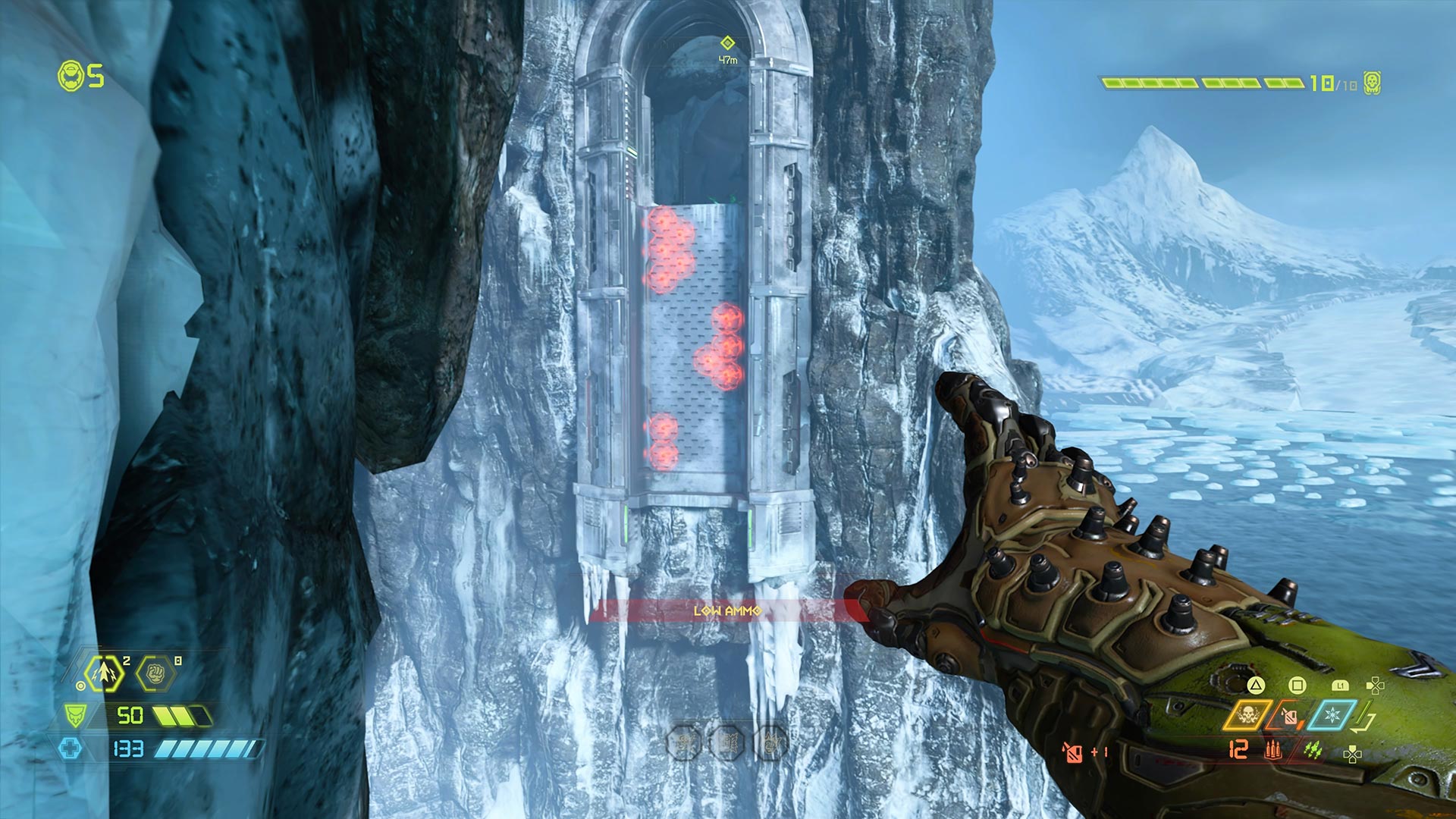Image resolution: width=1456 pixels, height=819 pixels.
Task: Expand the top-left d-pad indicator
Action: (x=1376, y=685)
